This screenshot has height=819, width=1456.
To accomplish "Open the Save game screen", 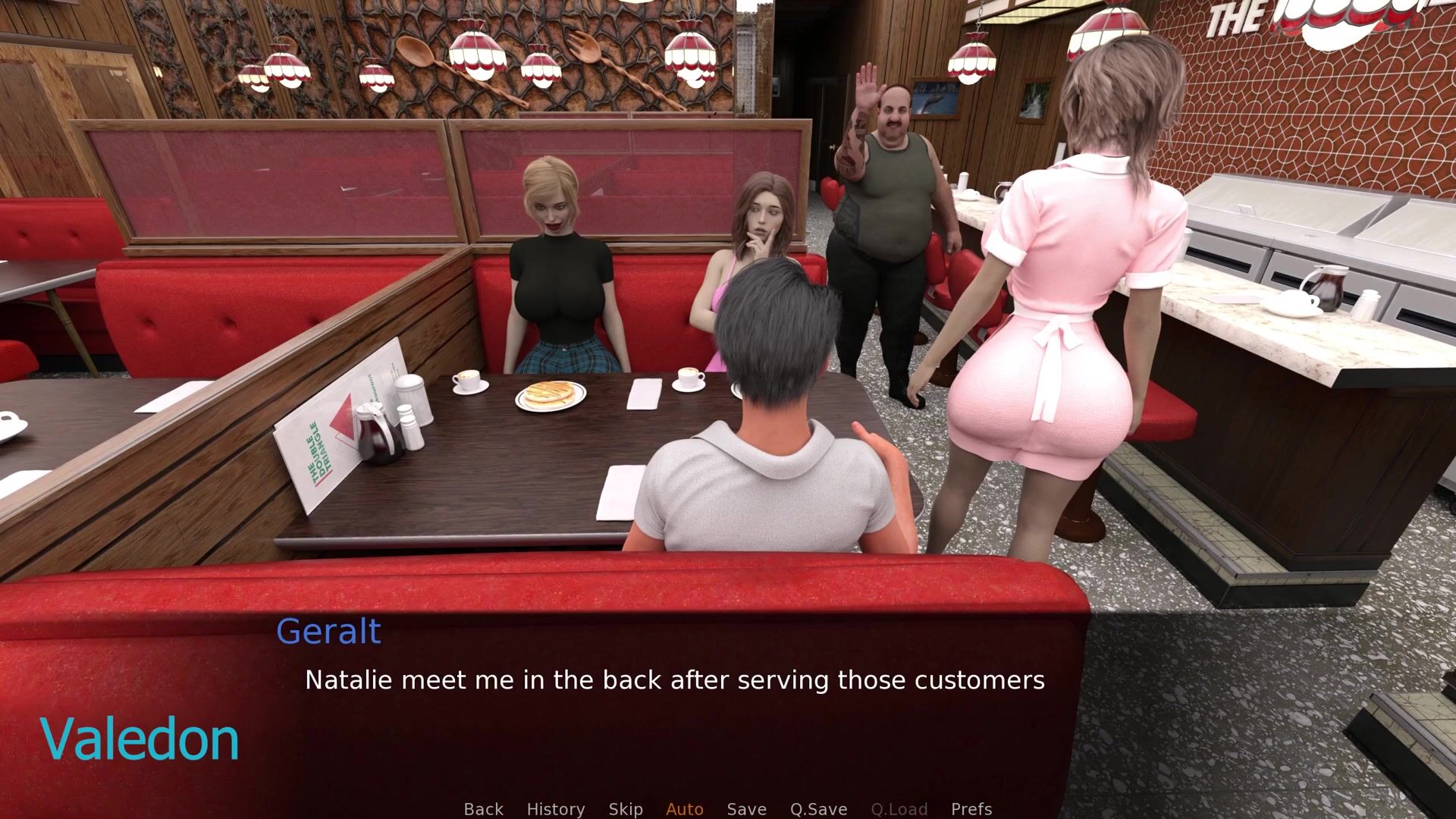I will 746,809.
